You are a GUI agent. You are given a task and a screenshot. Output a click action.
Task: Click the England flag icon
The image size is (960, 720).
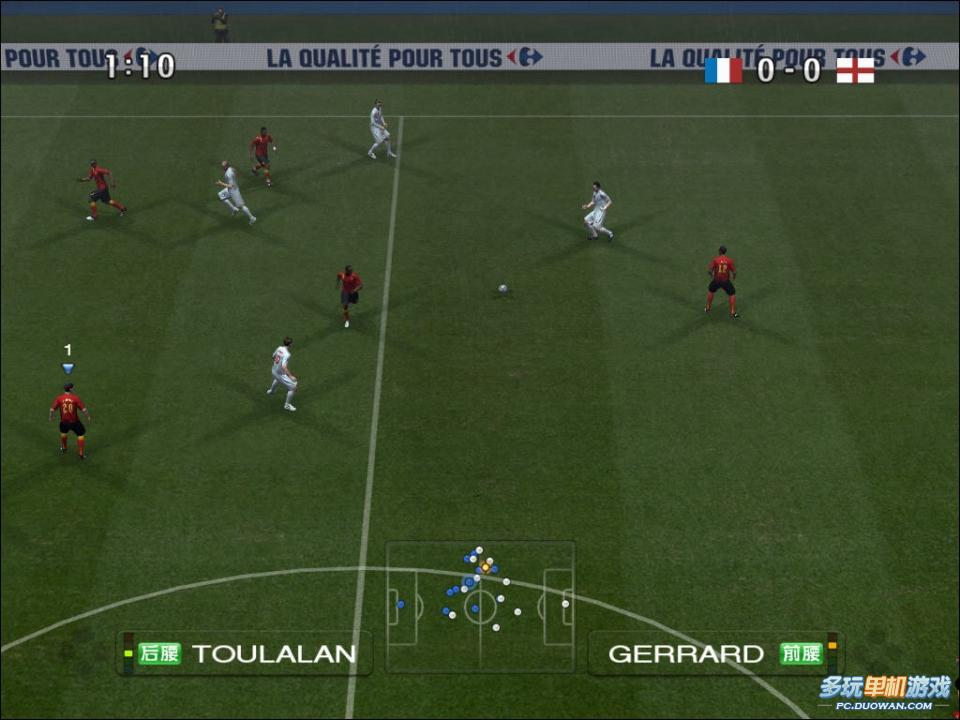coord(855,70)
